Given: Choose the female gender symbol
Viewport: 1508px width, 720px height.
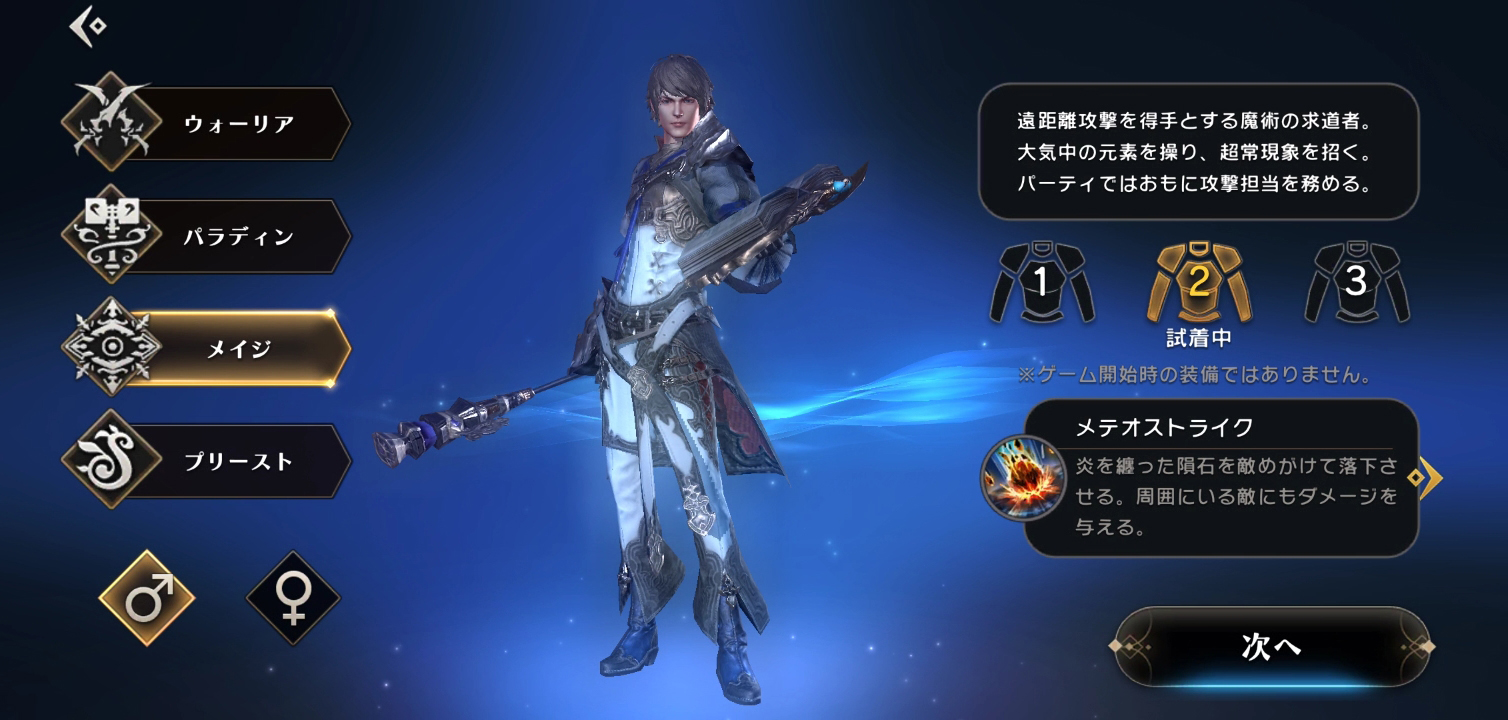Looking at the screenshot, I should tap(293, 599).
